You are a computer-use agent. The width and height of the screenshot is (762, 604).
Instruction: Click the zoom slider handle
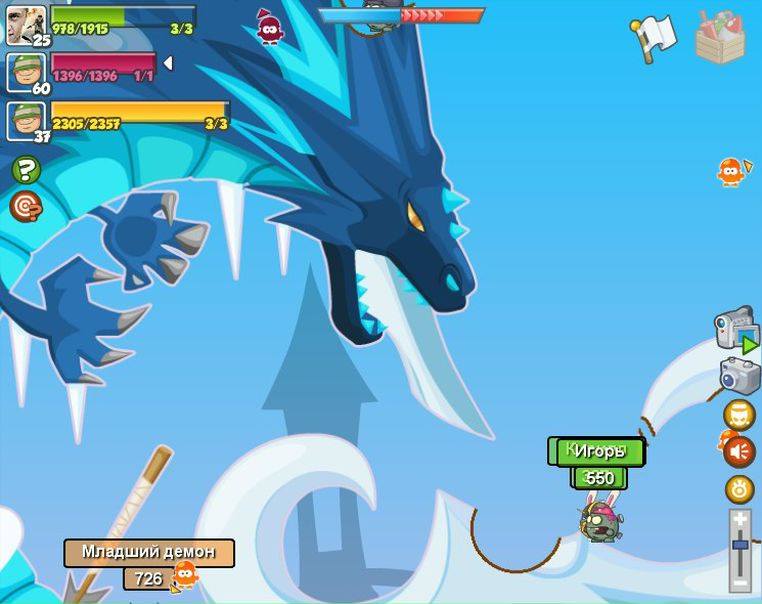[x=740, y=545]
